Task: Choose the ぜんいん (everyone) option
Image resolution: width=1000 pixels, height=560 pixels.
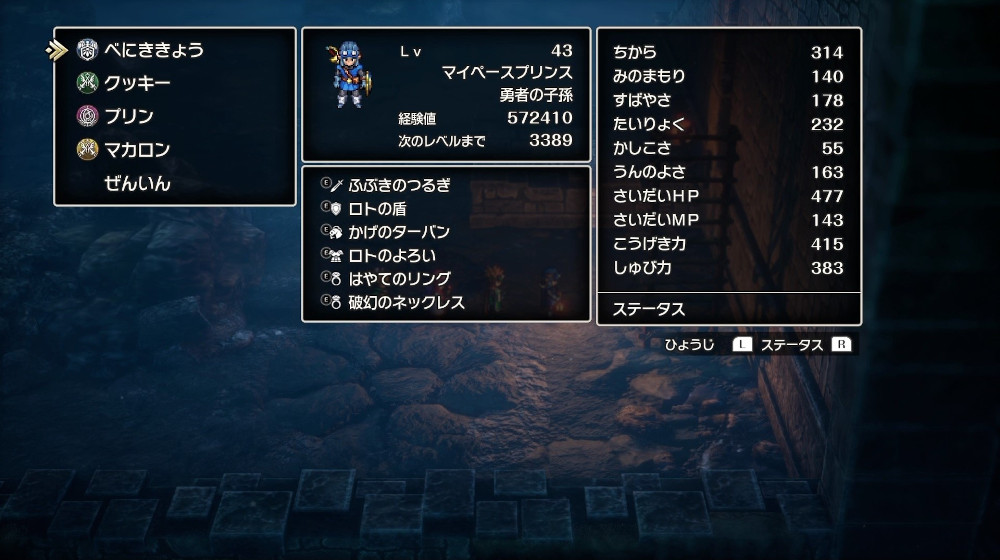Action: 137,184
